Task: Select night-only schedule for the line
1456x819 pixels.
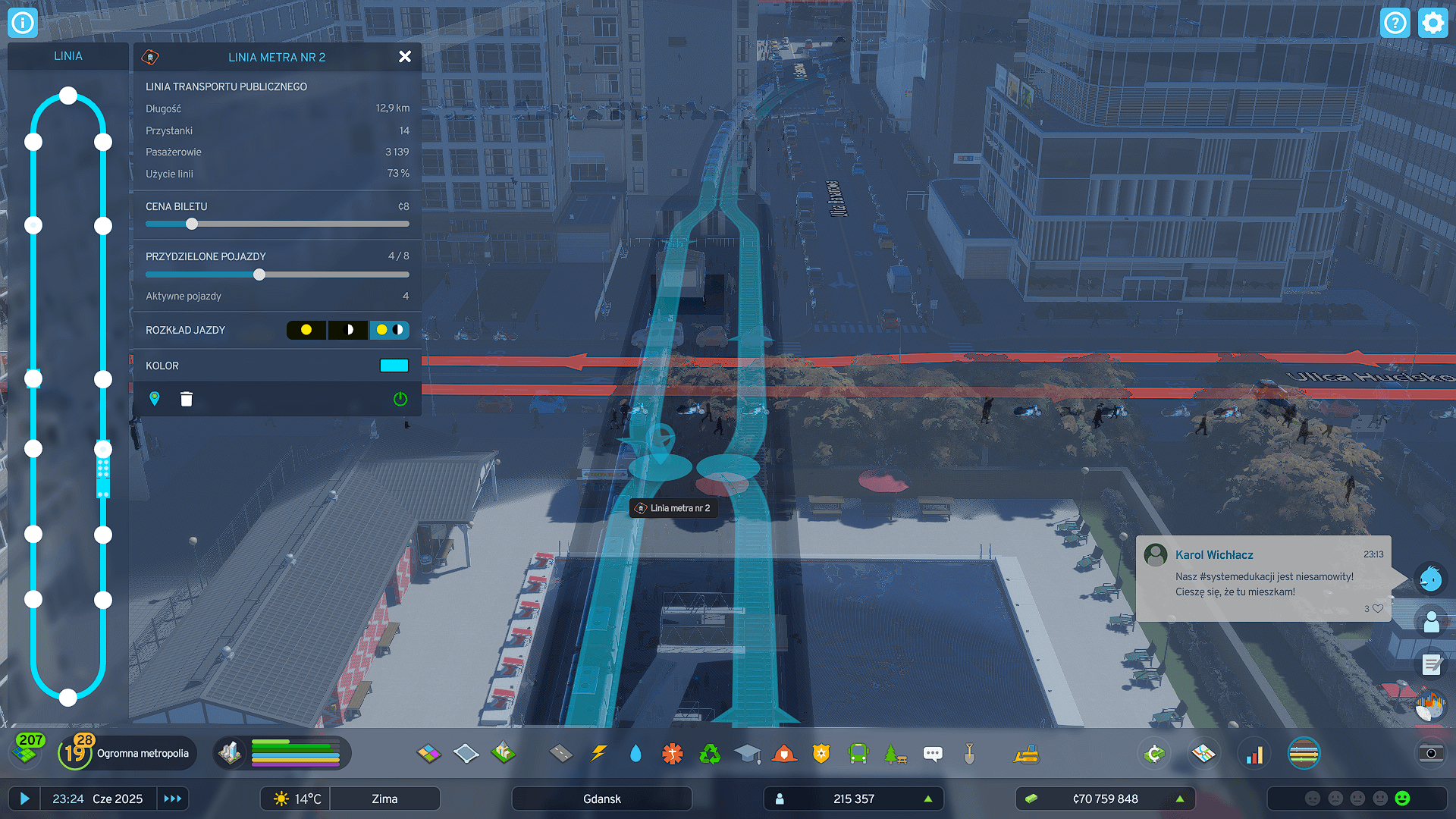Action: (x=347, y=330)
